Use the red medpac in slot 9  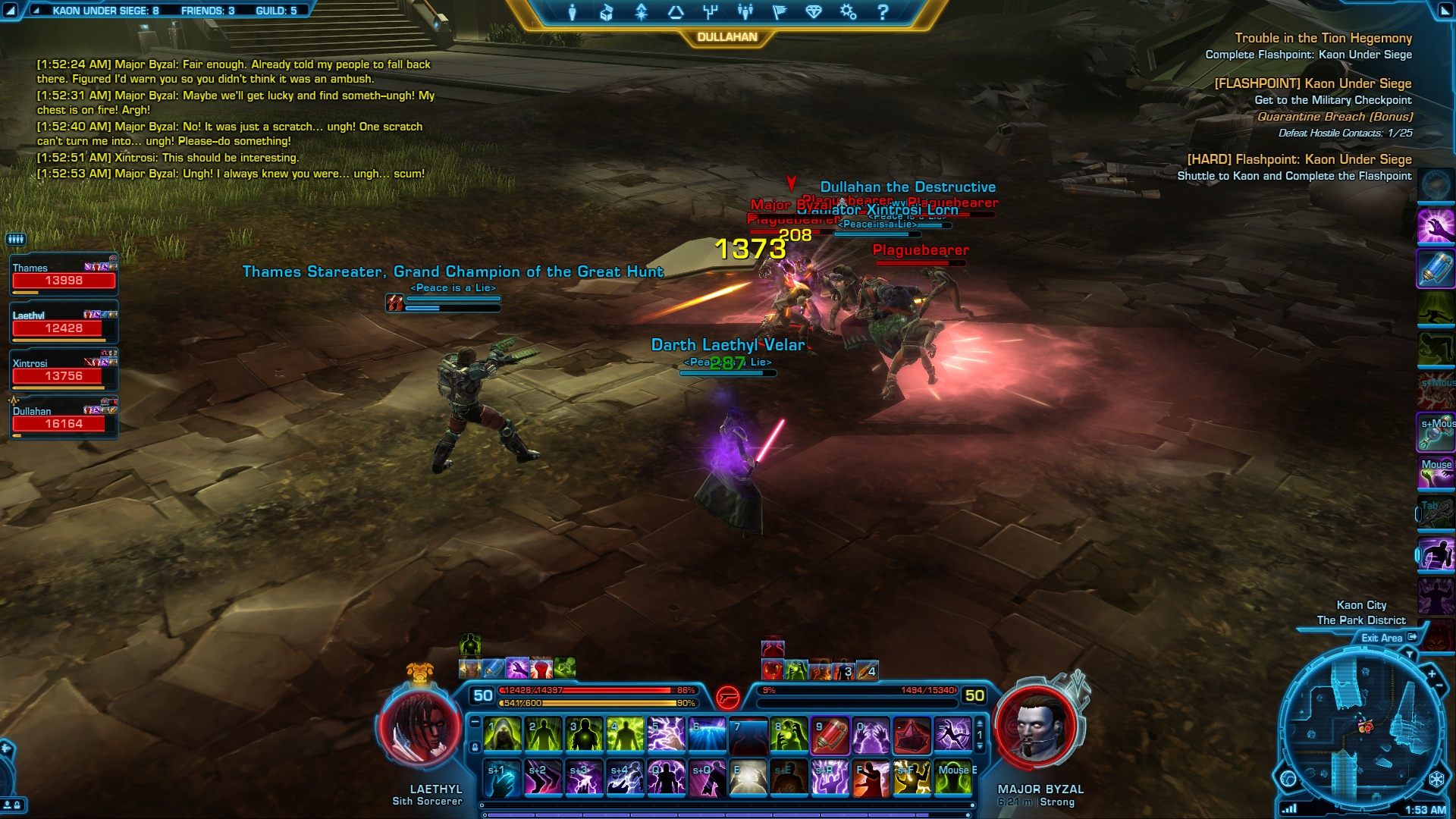[x=830, y=736]
